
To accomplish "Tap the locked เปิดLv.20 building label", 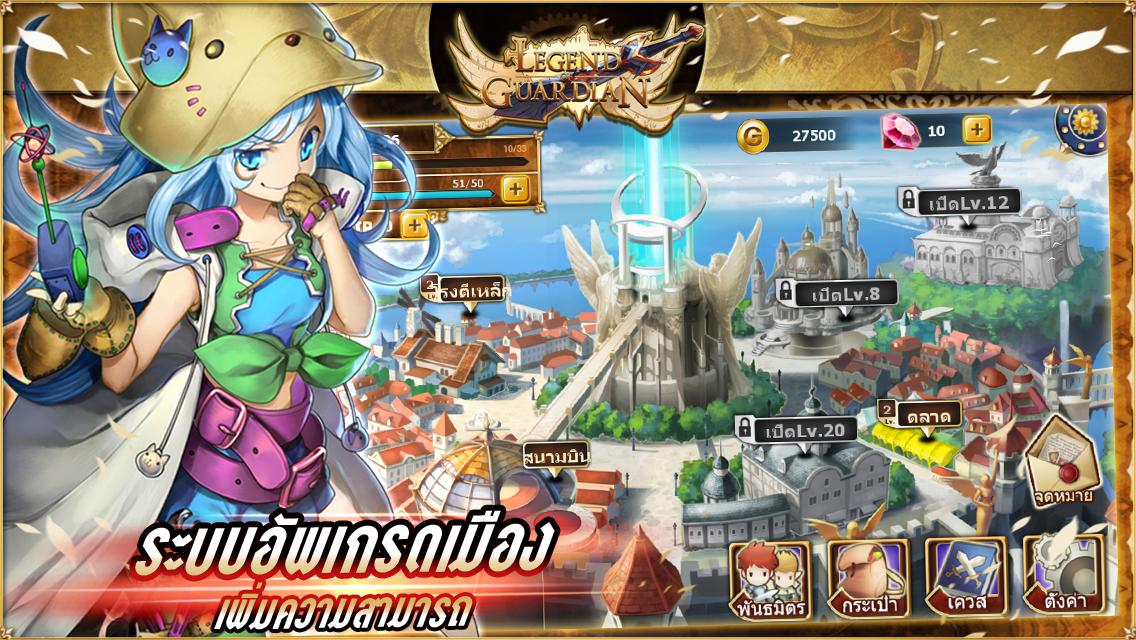I will click(x=796, y=430).
